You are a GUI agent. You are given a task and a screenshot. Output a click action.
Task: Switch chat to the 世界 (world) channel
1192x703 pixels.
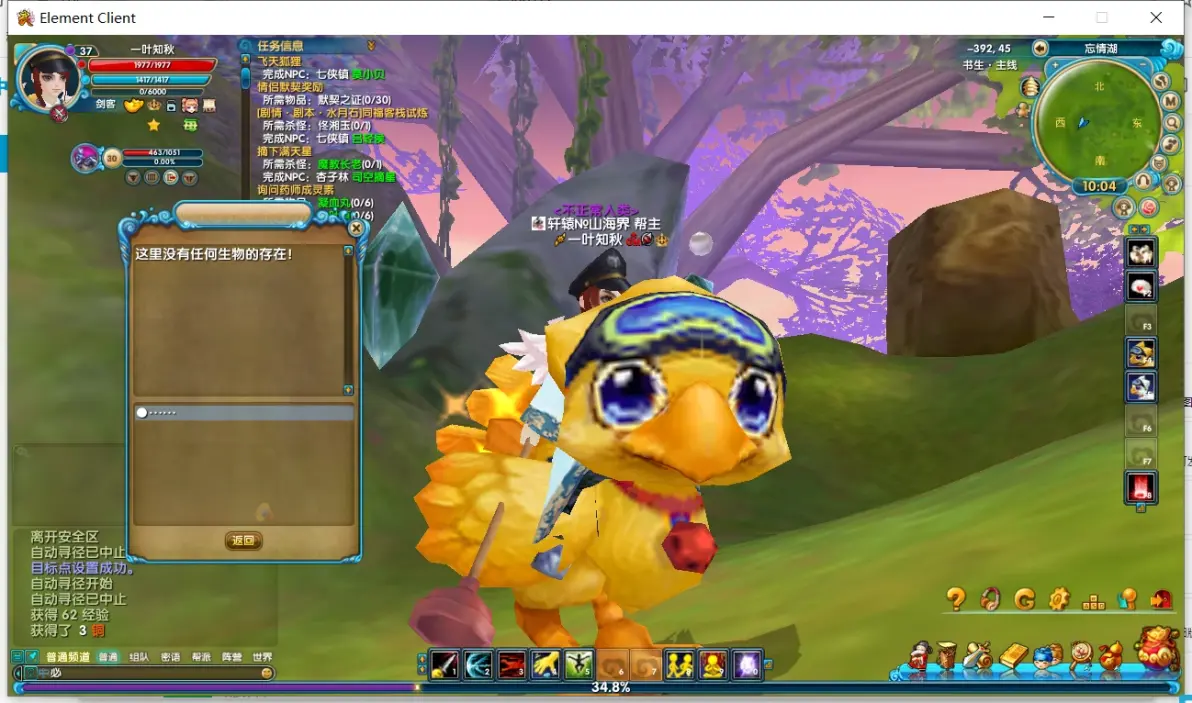(262, 657)
